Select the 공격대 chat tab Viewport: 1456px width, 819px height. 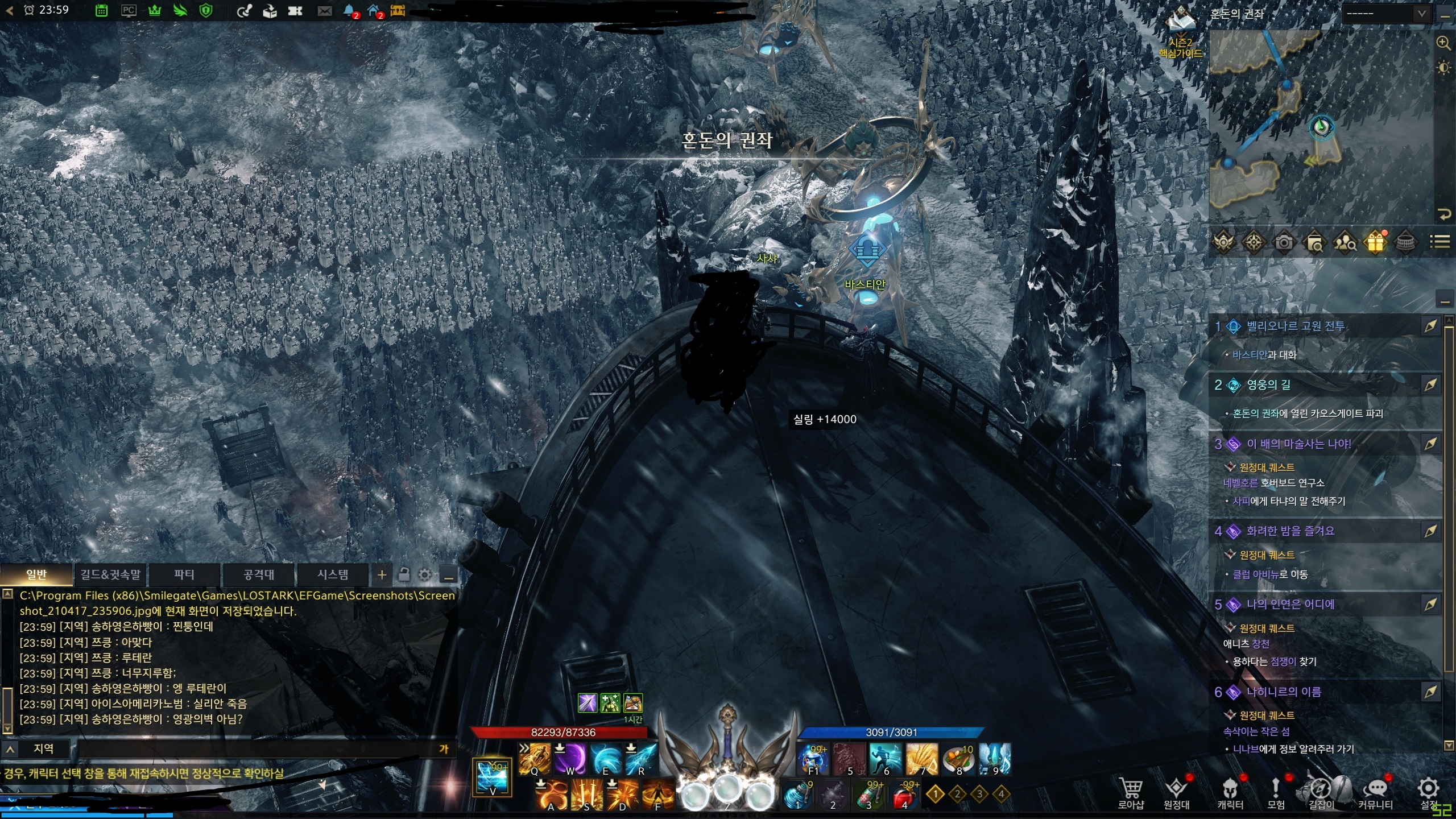[x=259, y=574]
